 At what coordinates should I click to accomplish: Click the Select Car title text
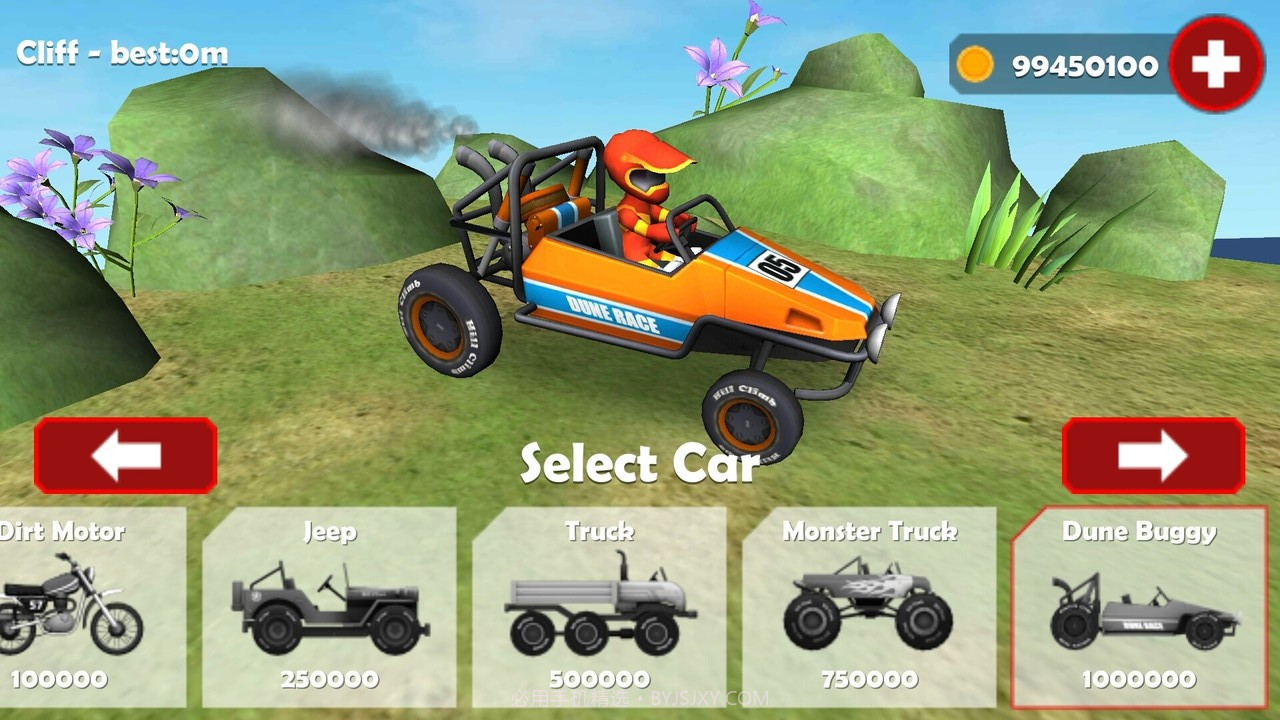[639, 463]
